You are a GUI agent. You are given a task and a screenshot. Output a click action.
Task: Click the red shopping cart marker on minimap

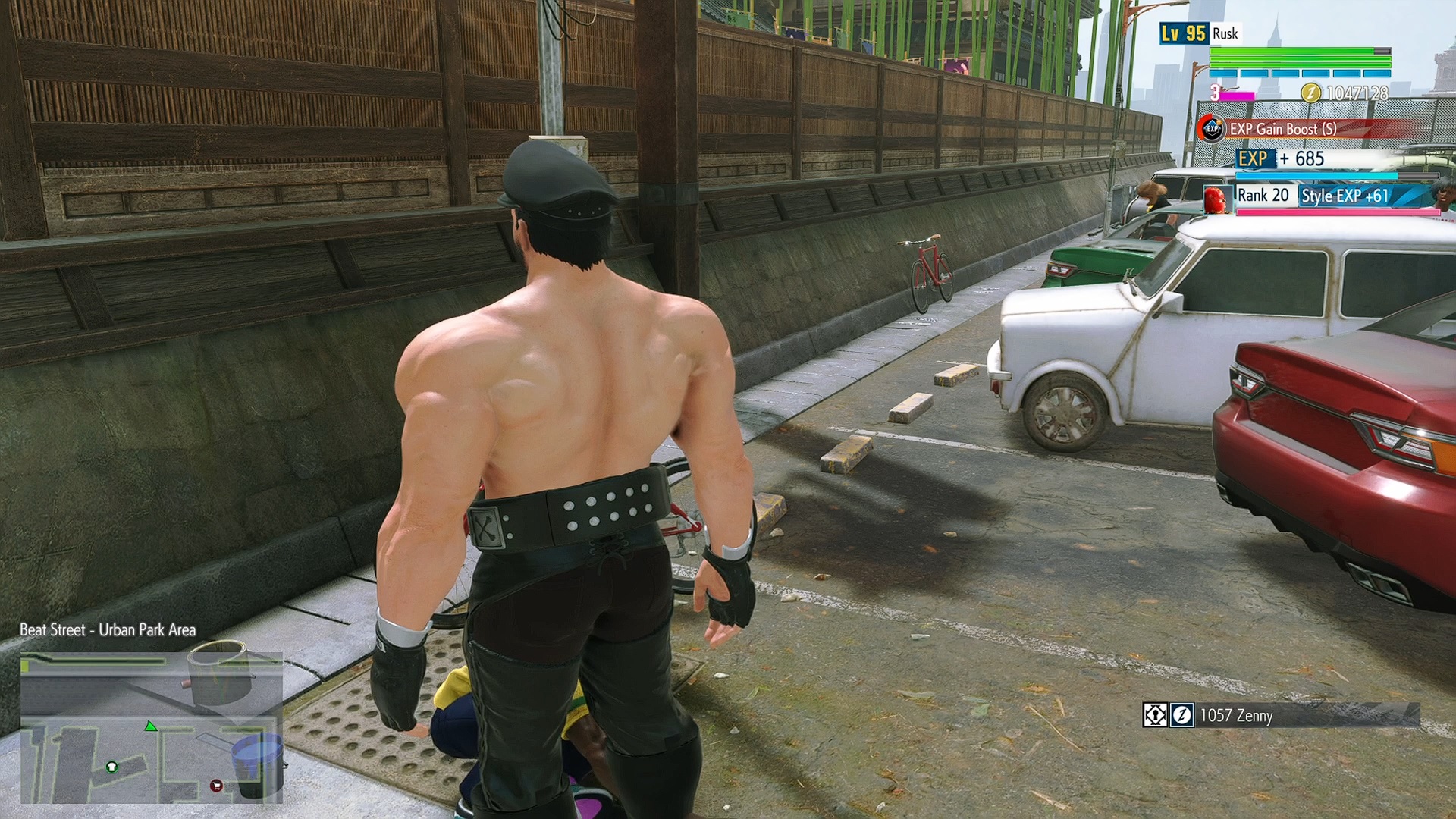tap(216, 786)
